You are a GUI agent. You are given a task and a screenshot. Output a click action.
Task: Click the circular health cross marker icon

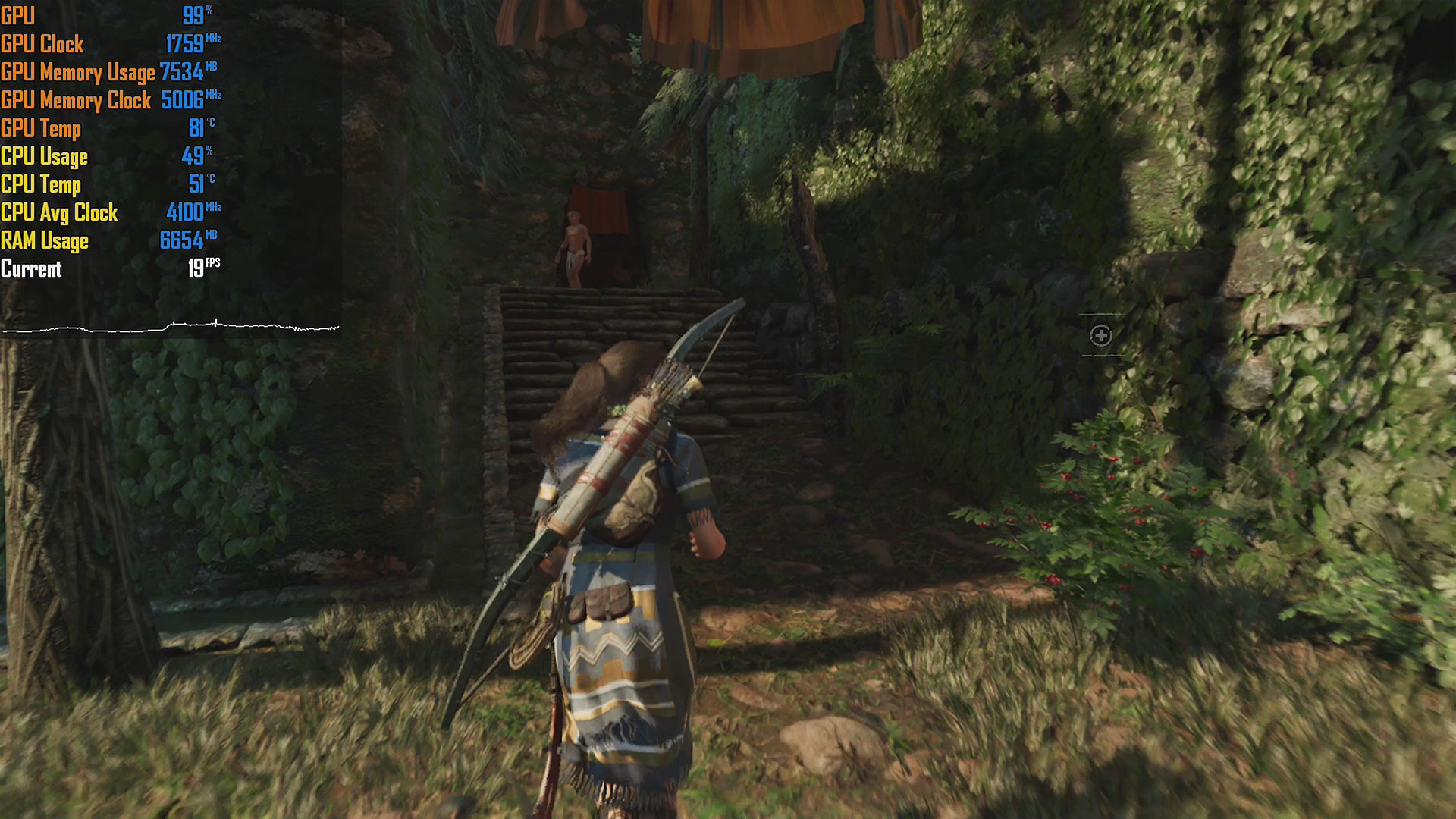1101,335
